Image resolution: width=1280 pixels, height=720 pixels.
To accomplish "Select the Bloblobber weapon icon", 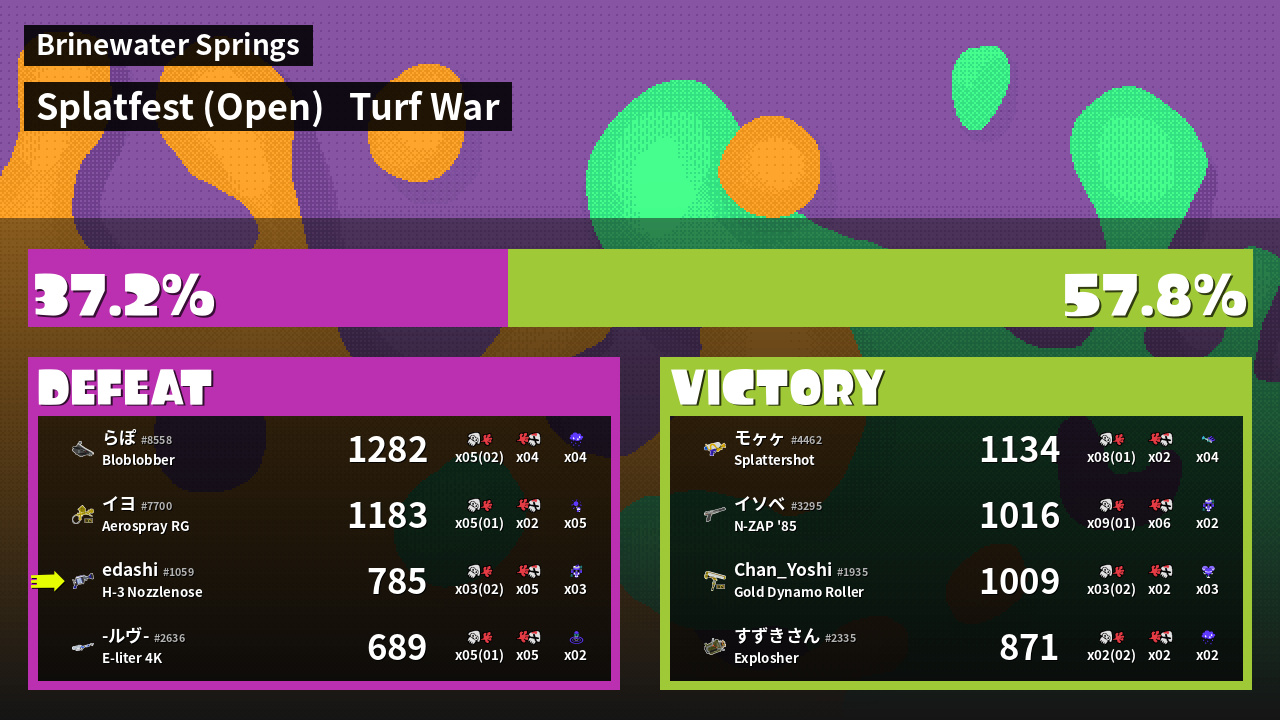I will point(82,448).
